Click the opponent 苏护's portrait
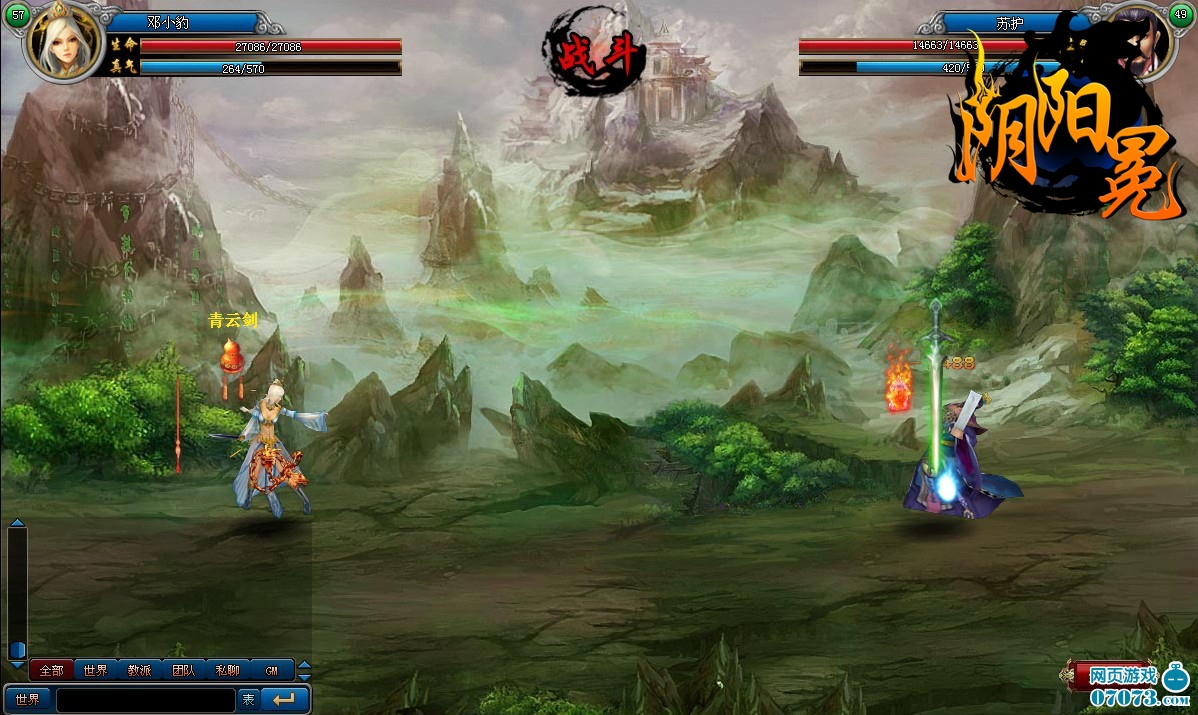This screenshot has height=715, width=1198. (1141, 45)
